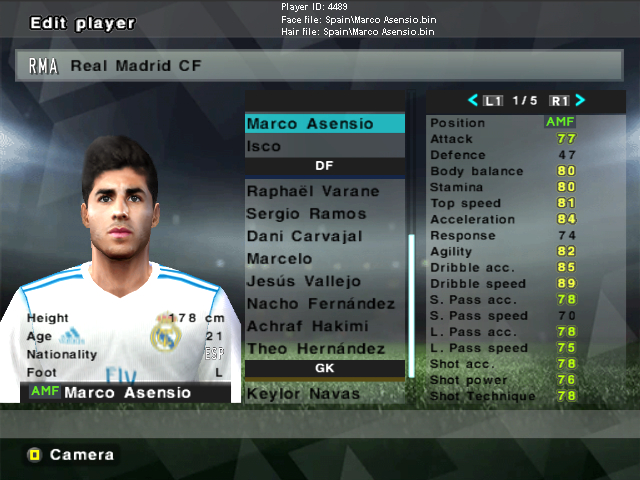640x480 pixels.
Task: Click the Real Madrid CF team bar
Action: (x=320, y=66)
